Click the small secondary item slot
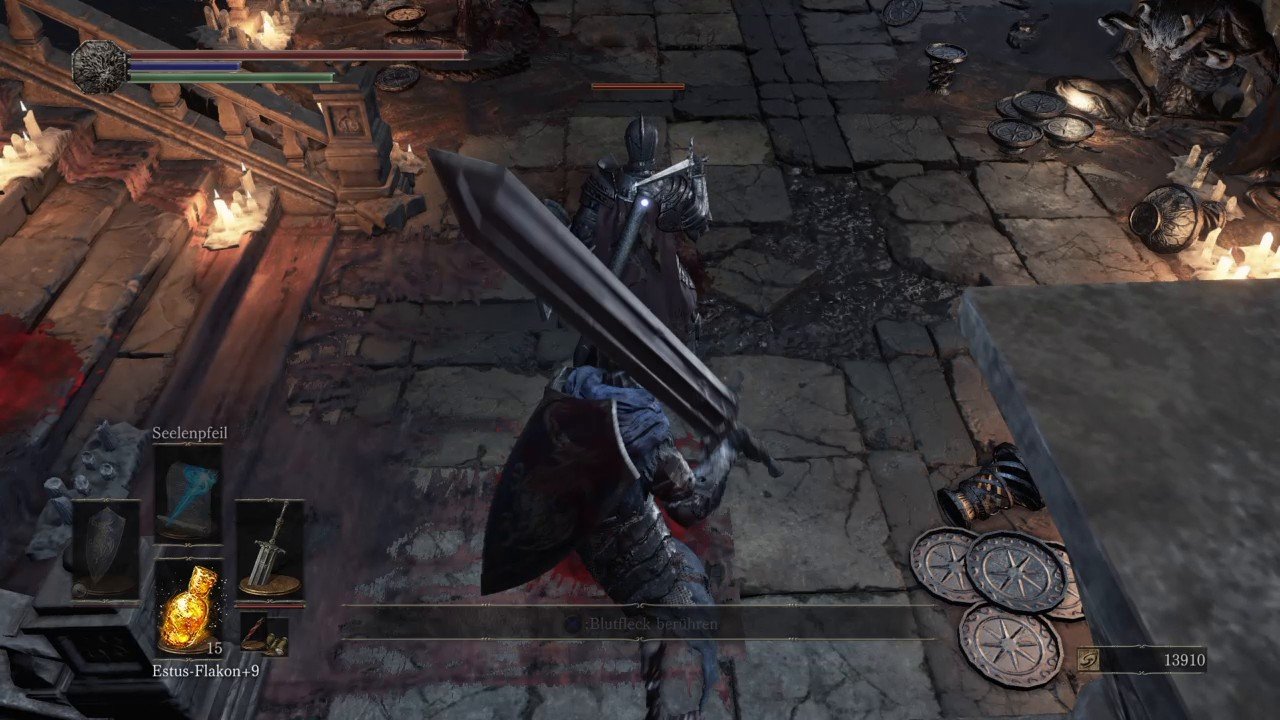1280x720 pixels. tap(264, 633)
